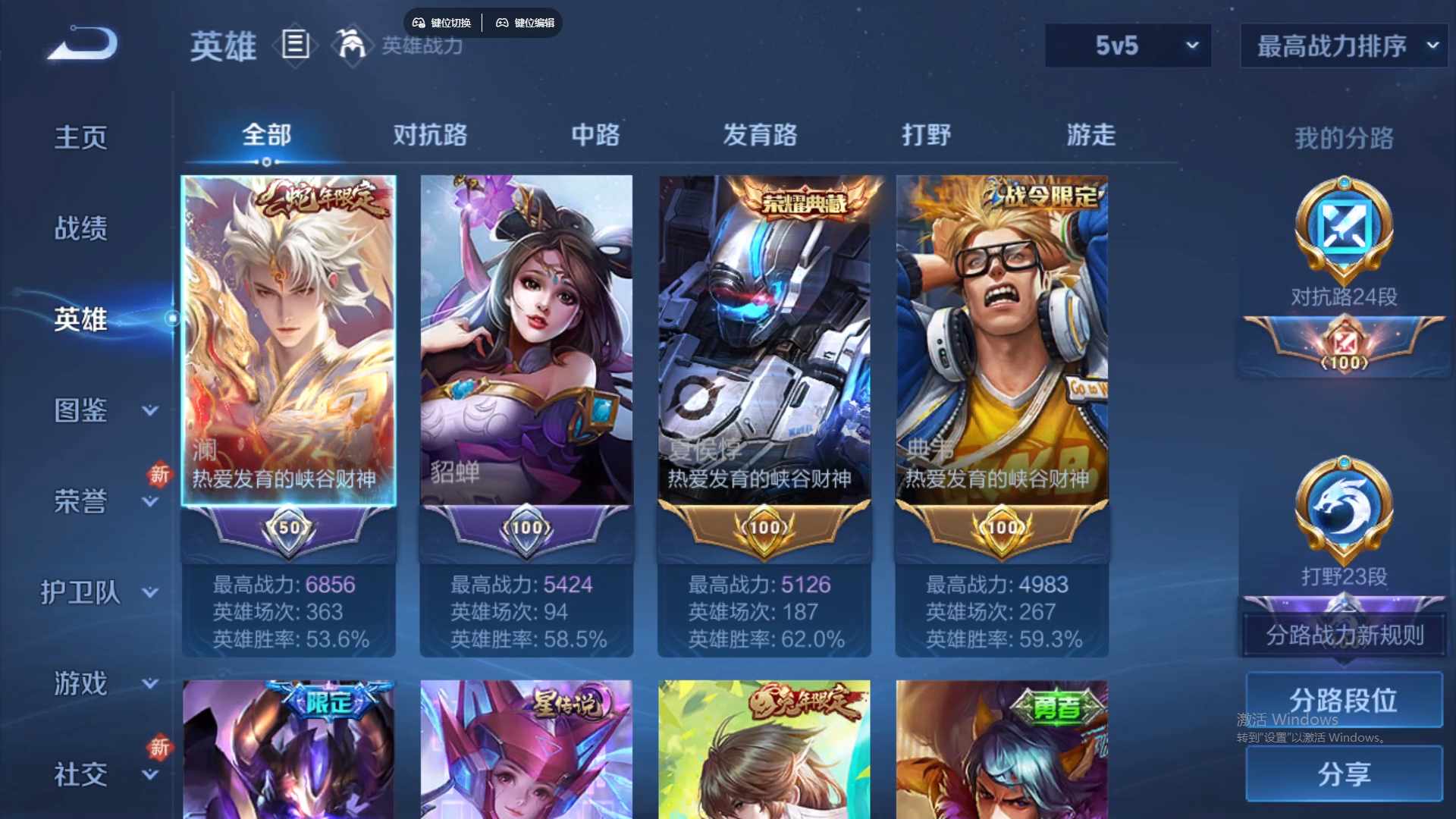Click 夏侯惇's gold 100 medal badge
1456x819 pixels.
click(x=764, y=527)
